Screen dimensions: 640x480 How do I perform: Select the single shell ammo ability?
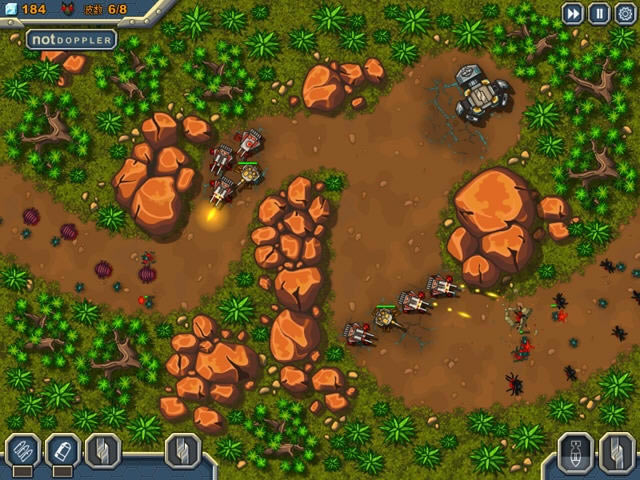[62, 451]
